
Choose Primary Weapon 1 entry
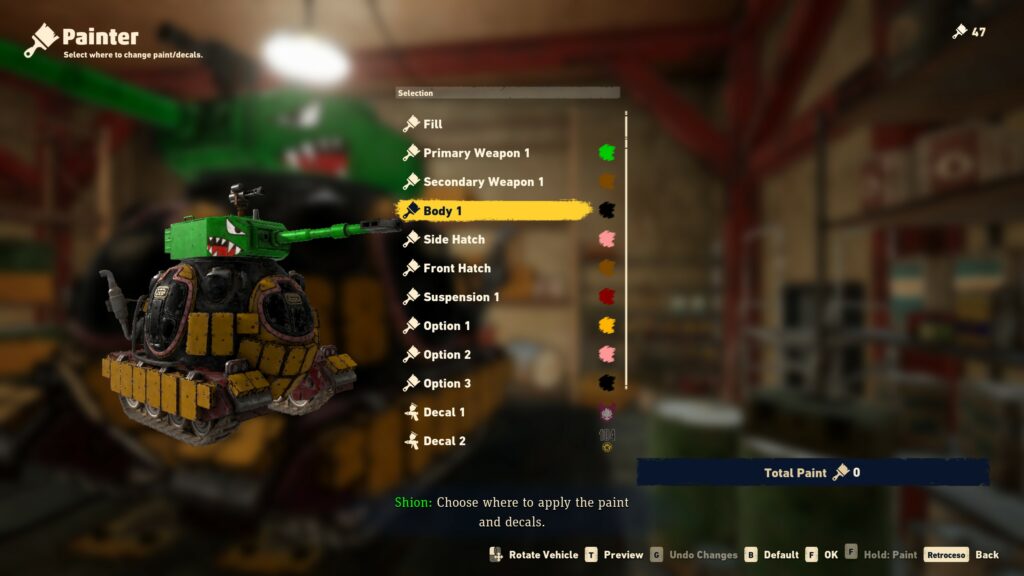476,153
